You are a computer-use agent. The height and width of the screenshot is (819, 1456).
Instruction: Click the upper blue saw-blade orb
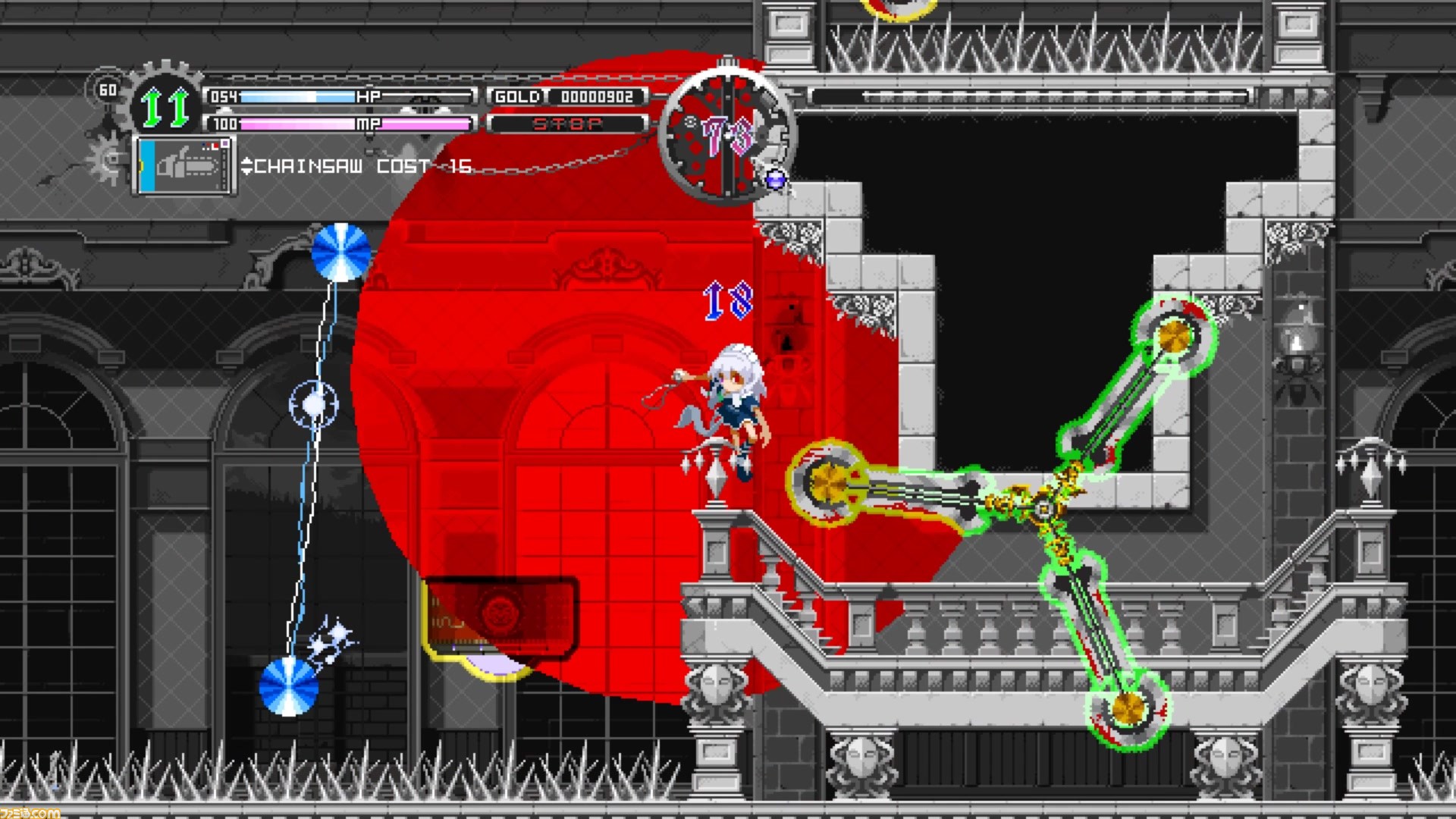tap(340, 253)
